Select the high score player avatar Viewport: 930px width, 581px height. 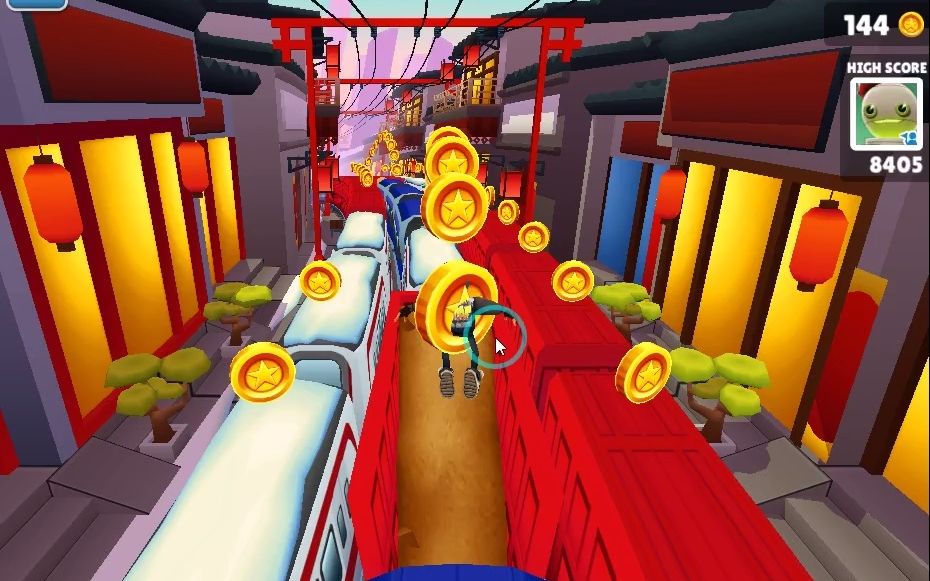point(886,114)
